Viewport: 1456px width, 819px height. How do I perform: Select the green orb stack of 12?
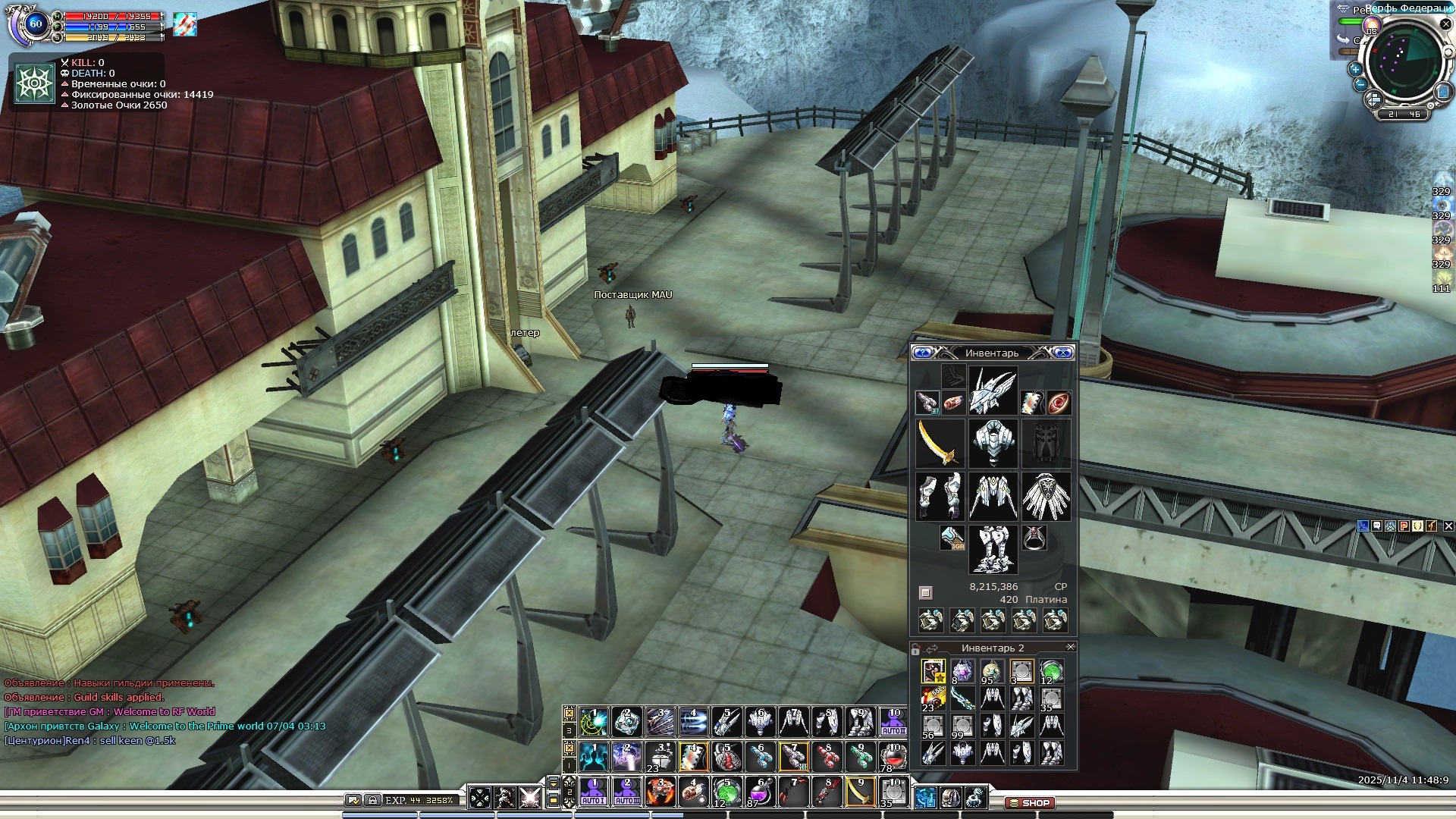pos(1051,671)
